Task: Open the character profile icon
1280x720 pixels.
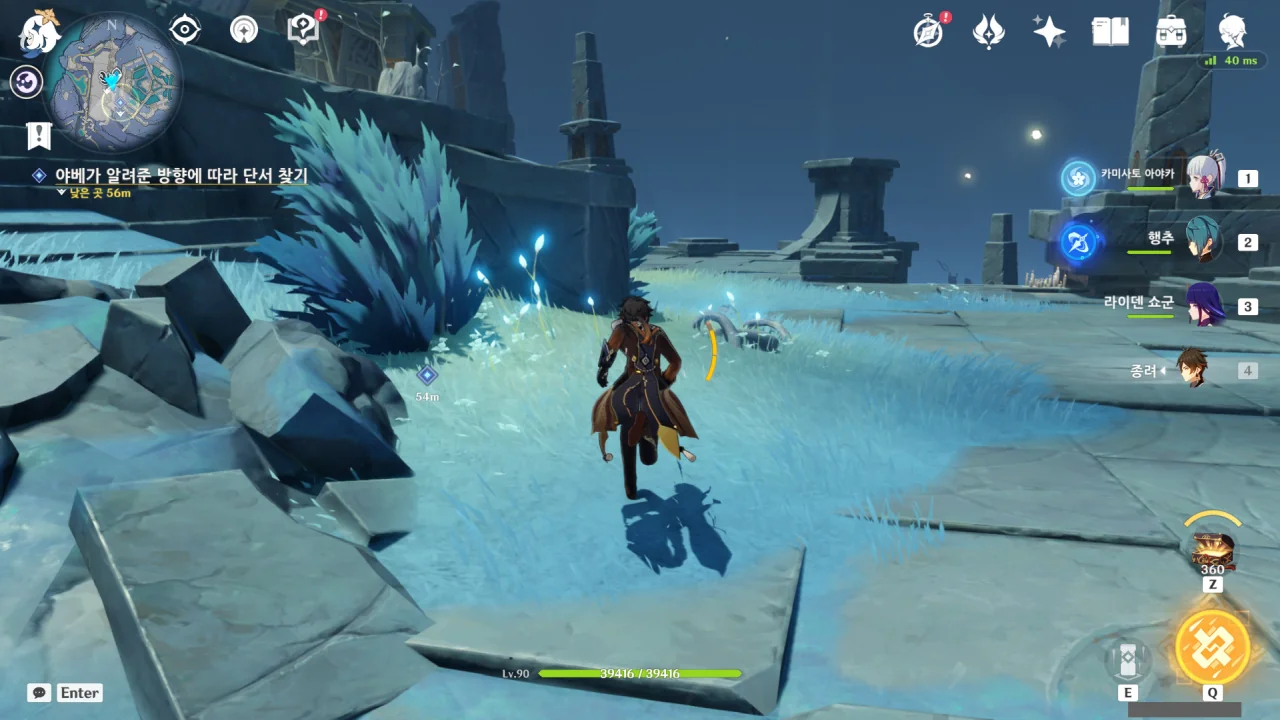Action: 1232,31
